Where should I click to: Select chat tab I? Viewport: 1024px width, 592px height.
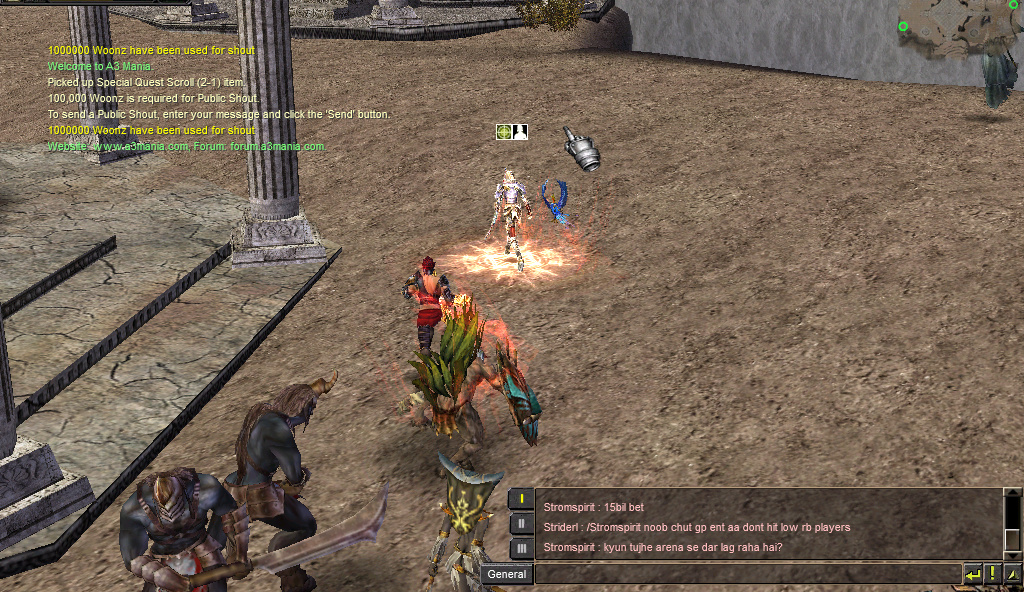[521, 499]
